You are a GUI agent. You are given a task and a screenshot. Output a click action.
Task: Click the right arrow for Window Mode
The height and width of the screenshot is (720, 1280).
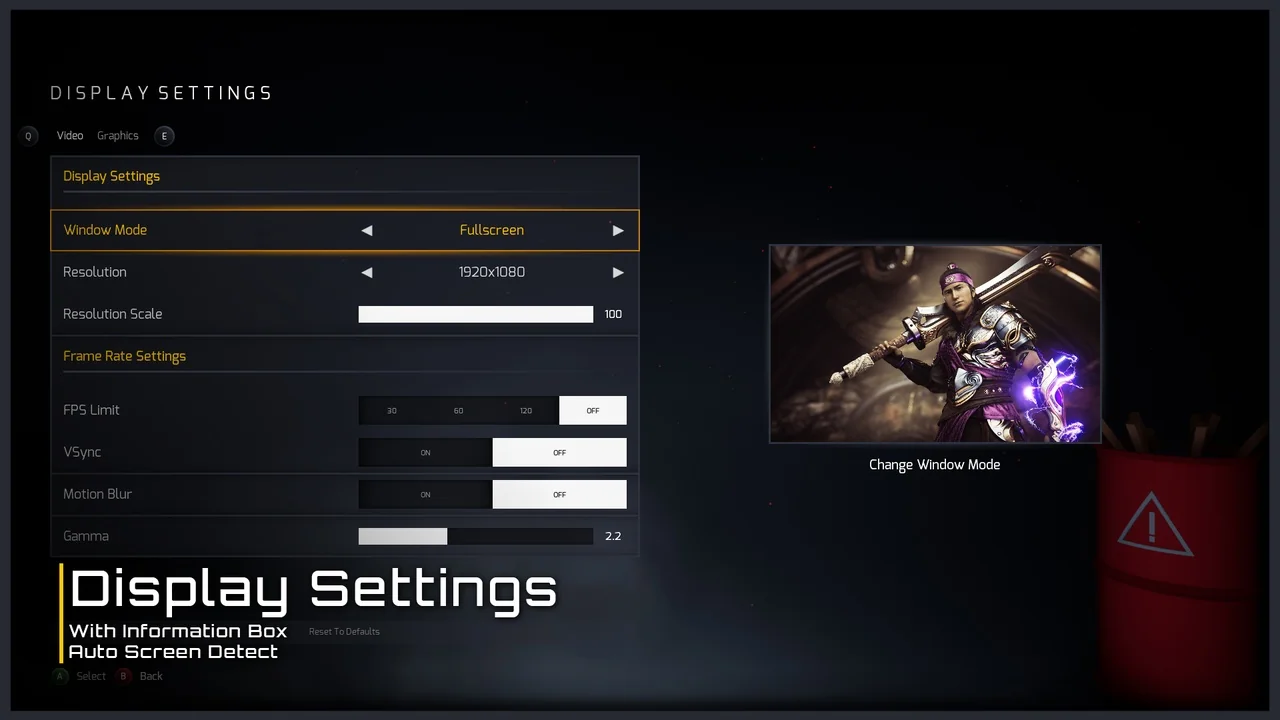(x=618, y=230)
